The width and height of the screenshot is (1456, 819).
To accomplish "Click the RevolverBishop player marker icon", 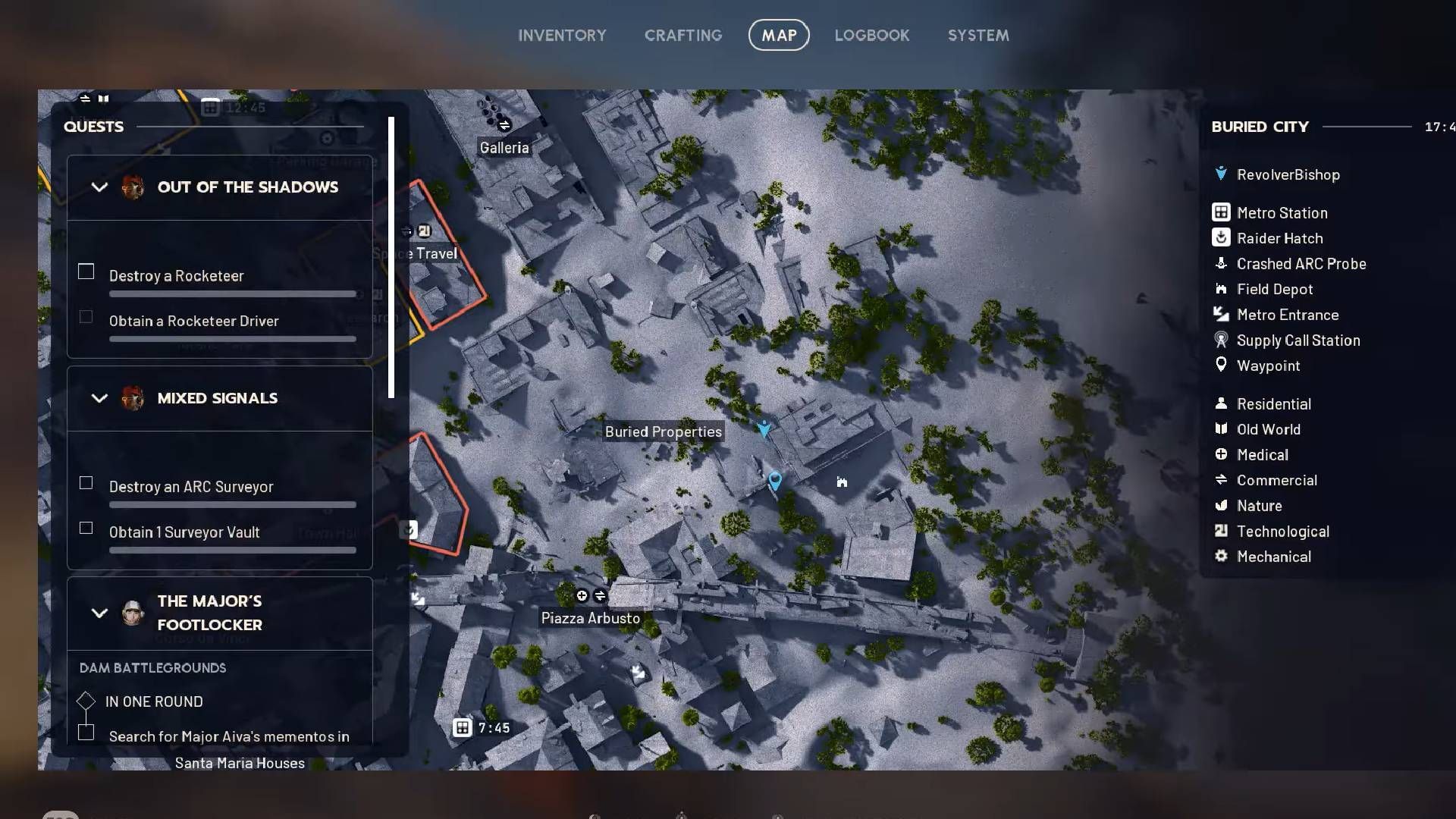I will pos(1220,174).
